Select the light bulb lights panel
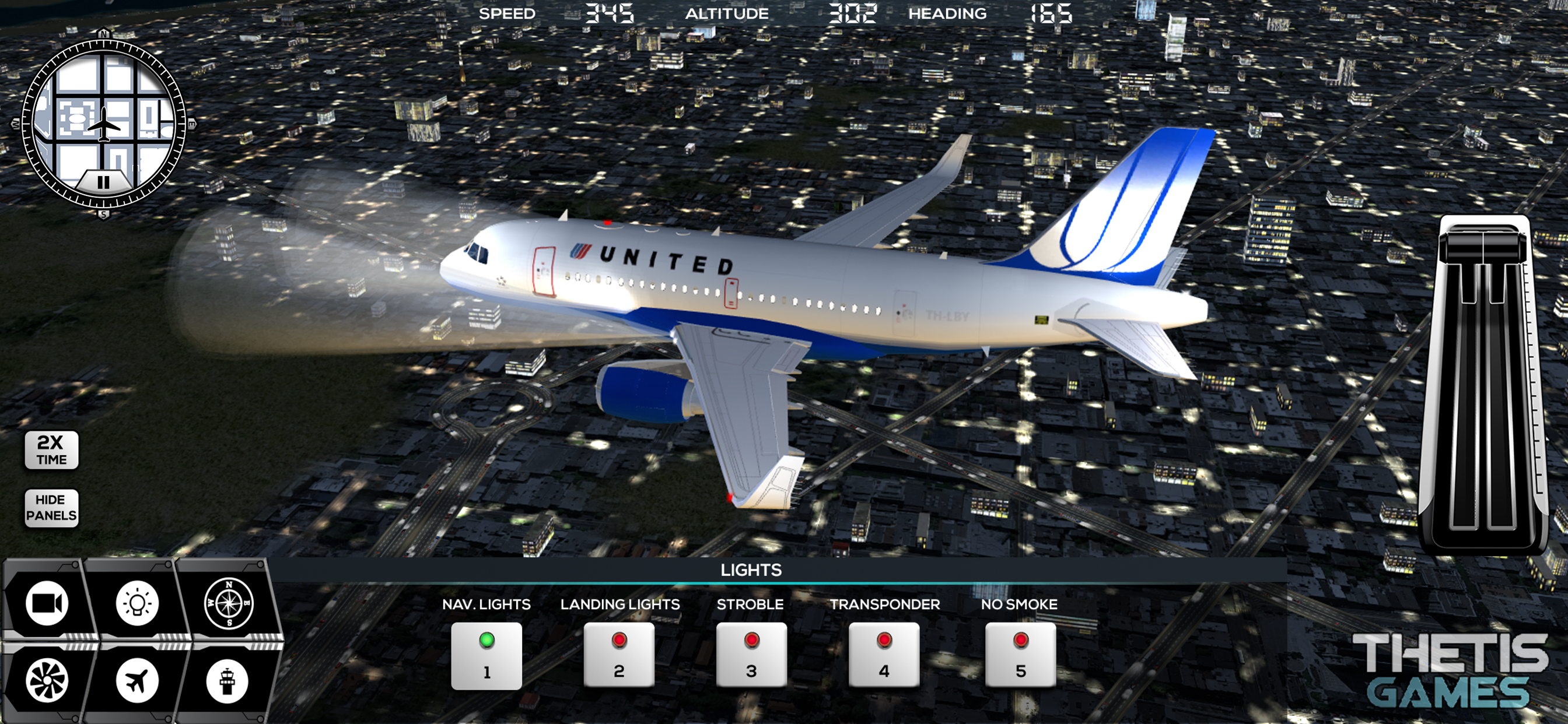The image size is (1568, 724). coord(137,603)
